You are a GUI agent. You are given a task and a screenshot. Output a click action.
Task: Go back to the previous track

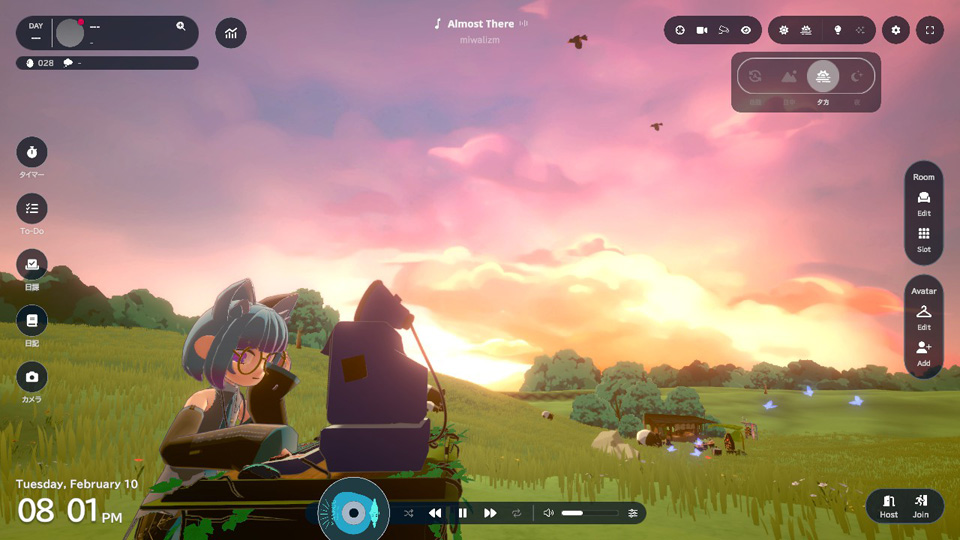(435, 513)
